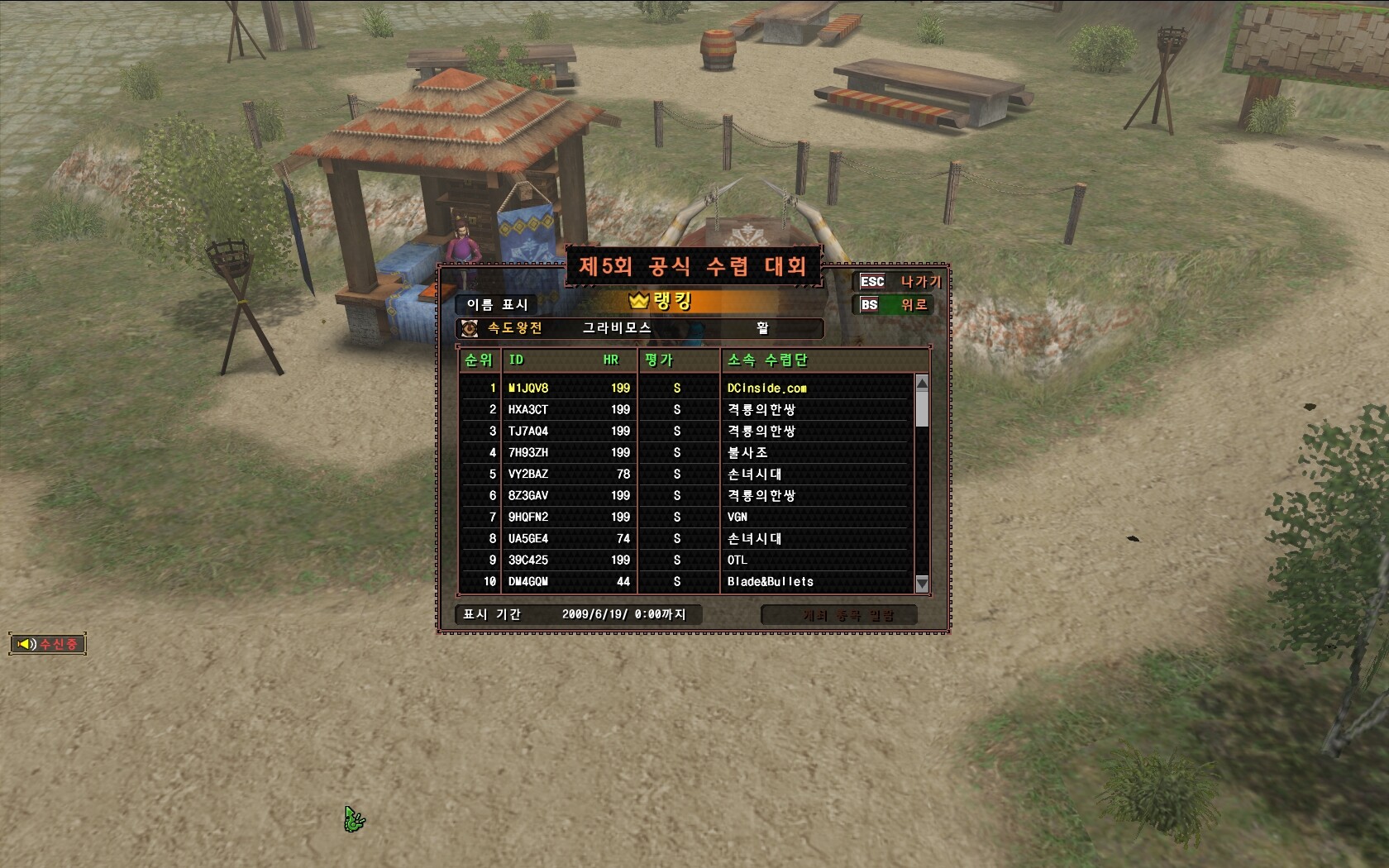Choose the 9HQFN2 row from VGN
Viewport: 1389px width, 868px height.
686,517
